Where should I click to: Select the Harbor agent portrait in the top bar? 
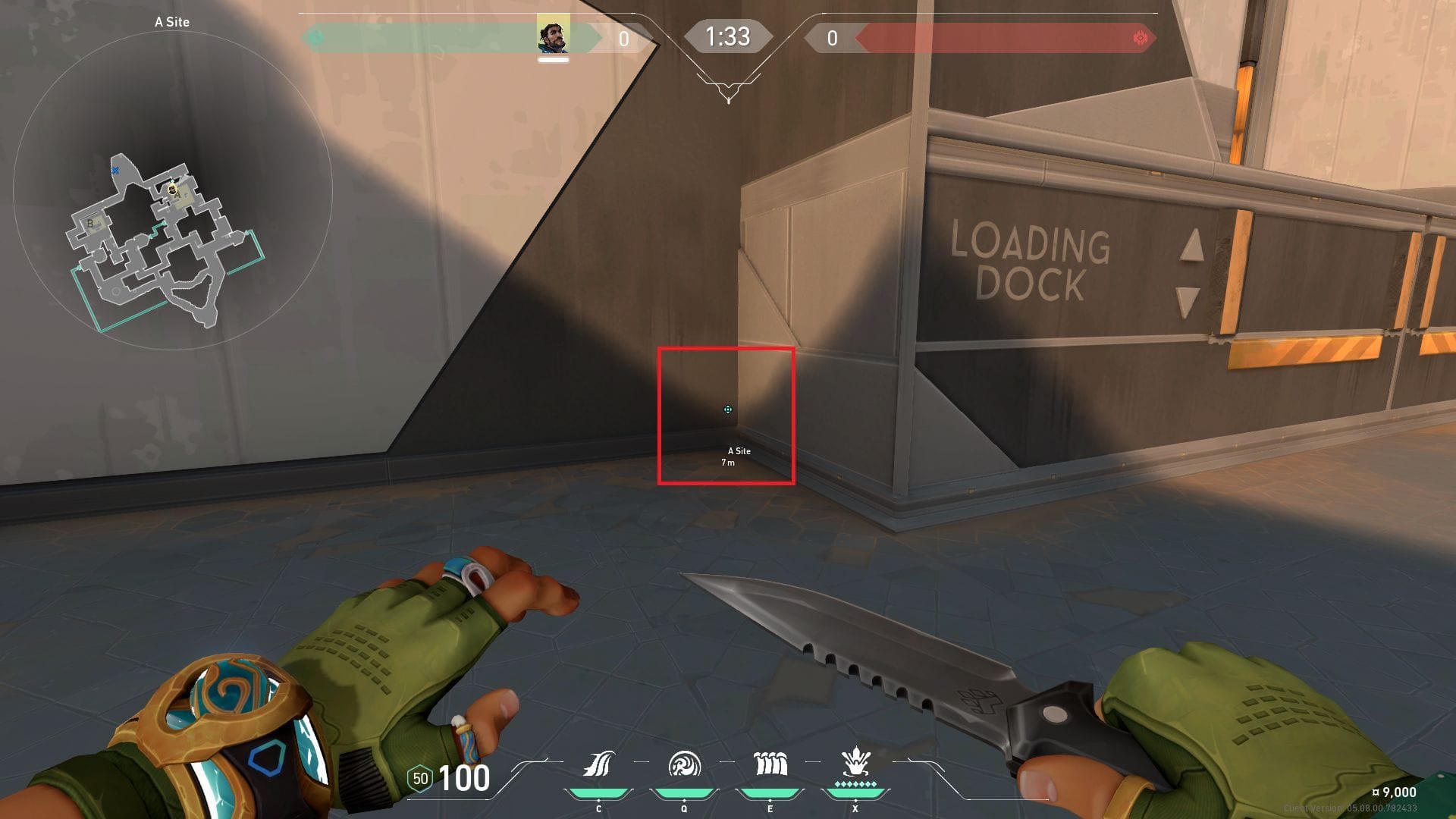[x=553, y=35]
